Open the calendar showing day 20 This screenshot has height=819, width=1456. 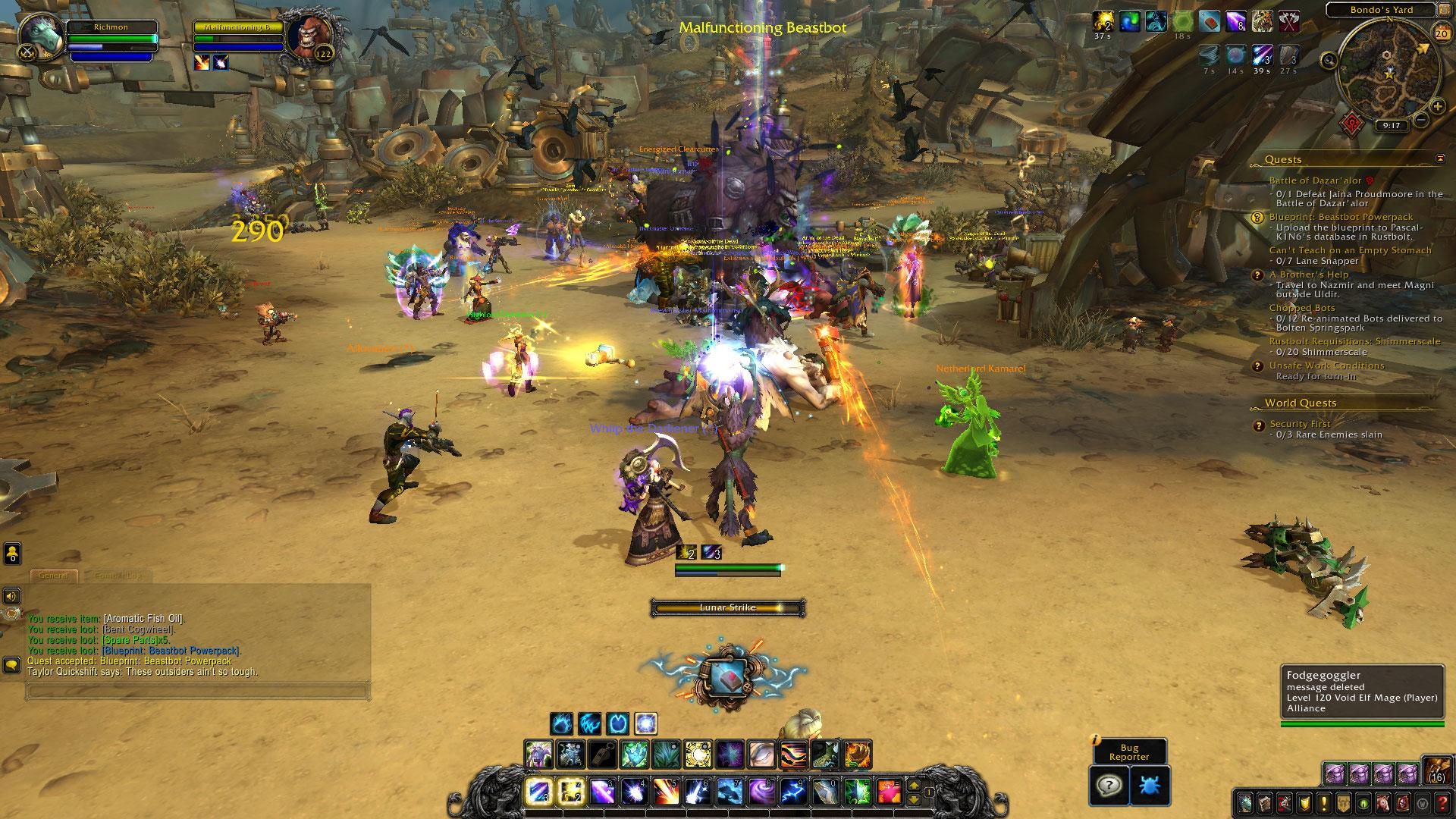pos(1442,34)
